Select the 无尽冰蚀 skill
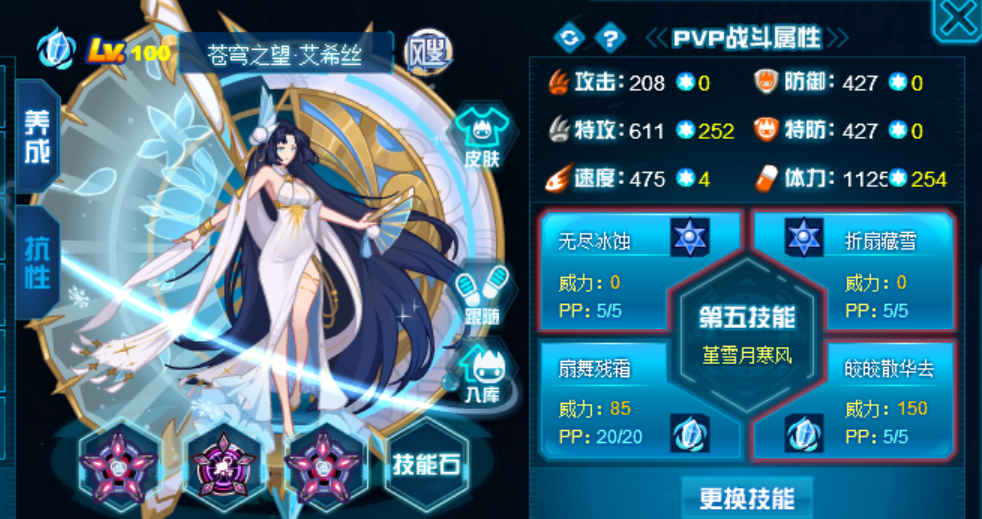Image resolution: width=982 pixels, height=519 pixels. (x=640, y=270)
